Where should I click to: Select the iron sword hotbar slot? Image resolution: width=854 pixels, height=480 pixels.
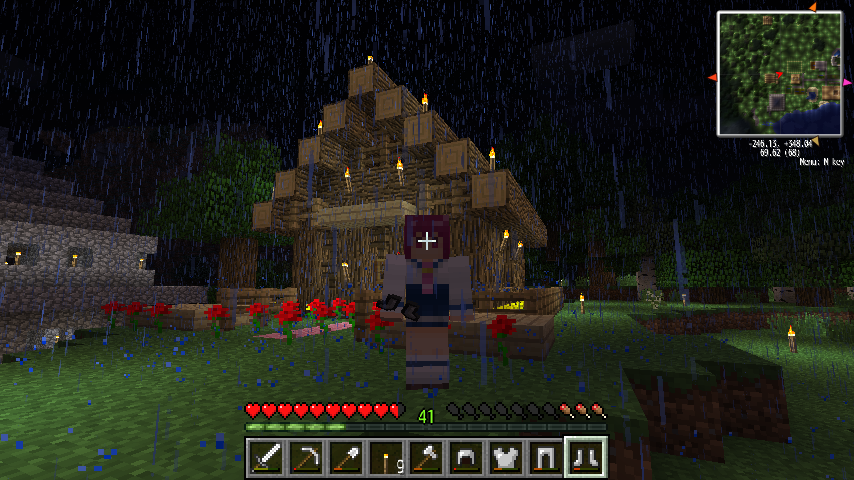pyautogui.click(x=265, y=458)
